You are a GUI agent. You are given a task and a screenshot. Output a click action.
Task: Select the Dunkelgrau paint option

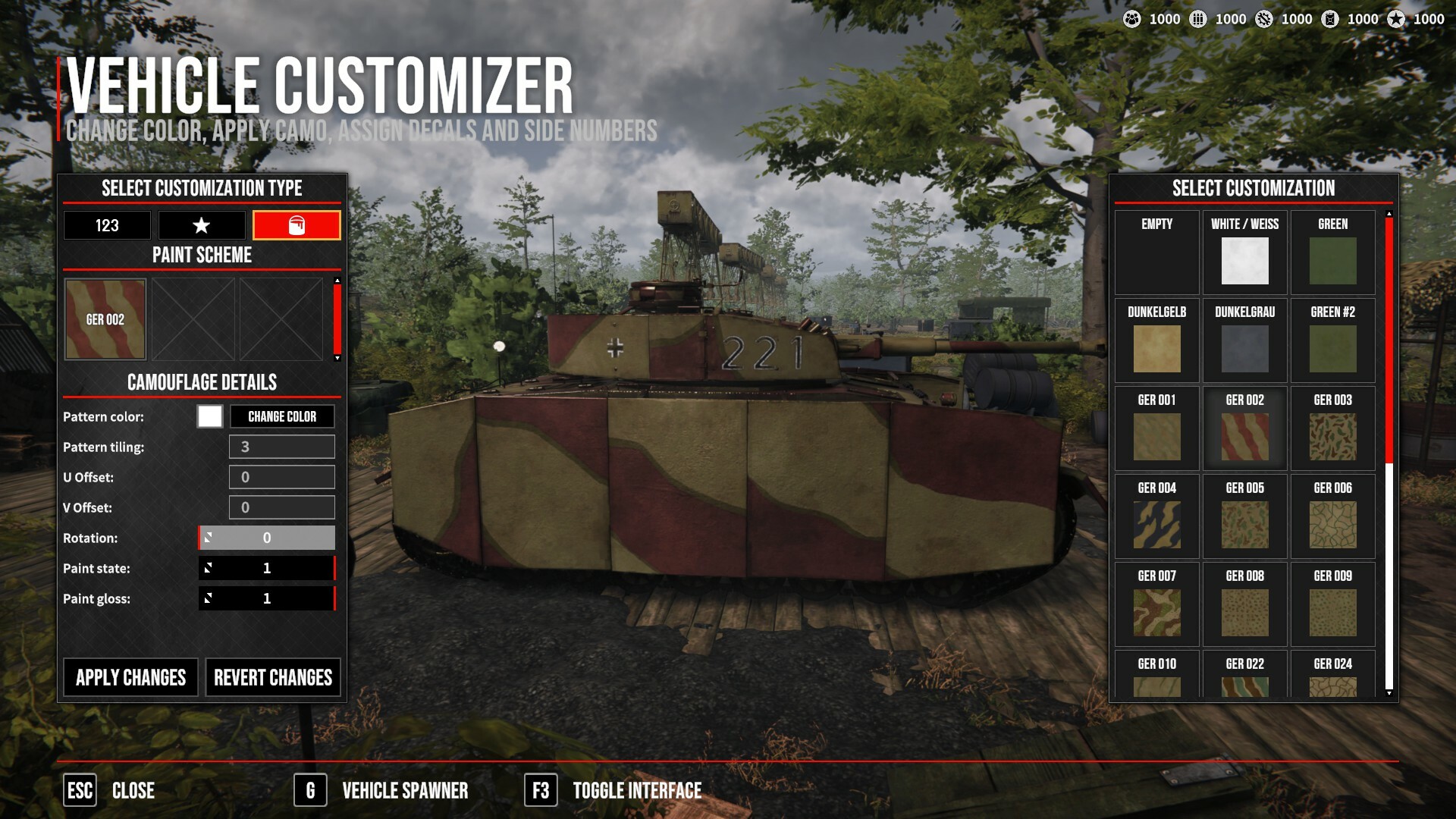coord(1244,341)
